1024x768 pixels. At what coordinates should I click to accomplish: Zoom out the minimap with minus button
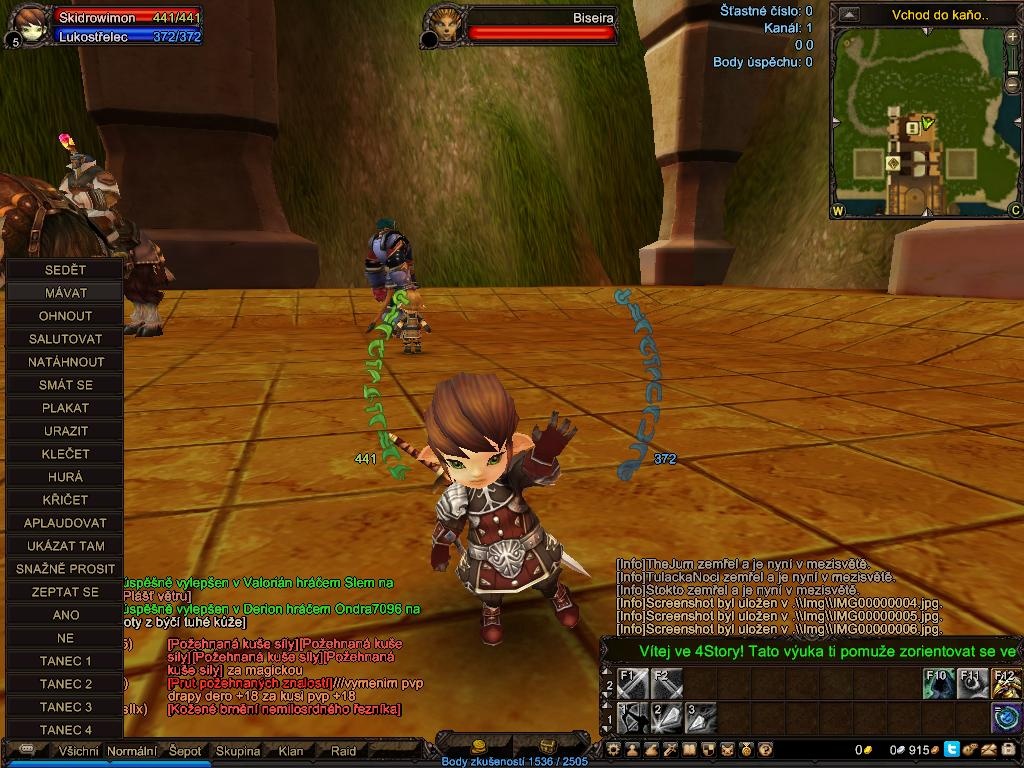1013,84
